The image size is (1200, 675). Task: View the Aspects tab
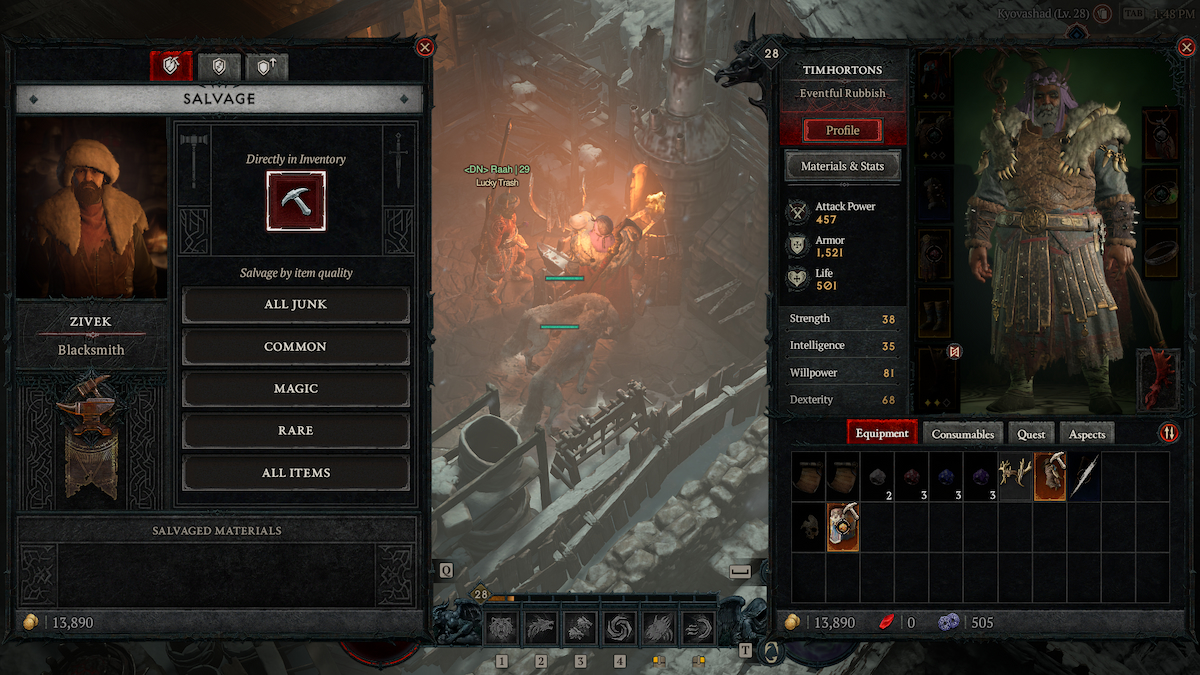click(x=1087, y=434)
